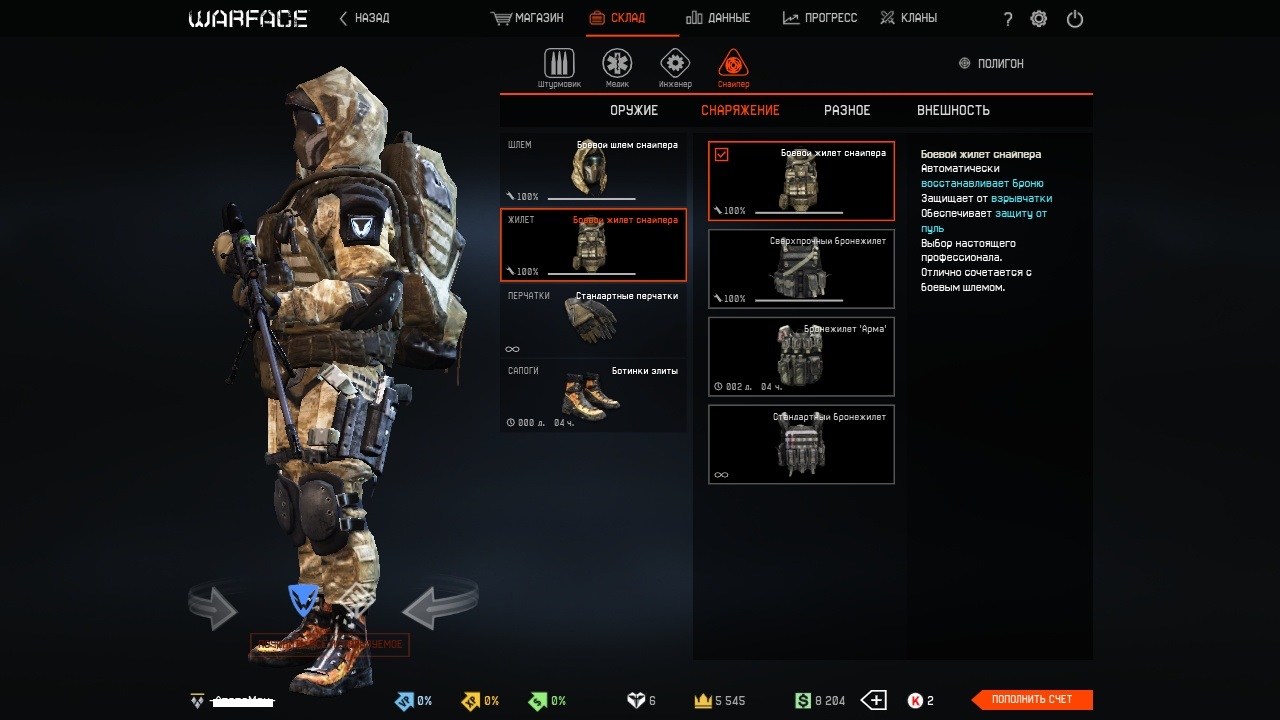Select the Инженер class icon
The height and width of the screenshot is (720, 1280).
click(675, 66)
